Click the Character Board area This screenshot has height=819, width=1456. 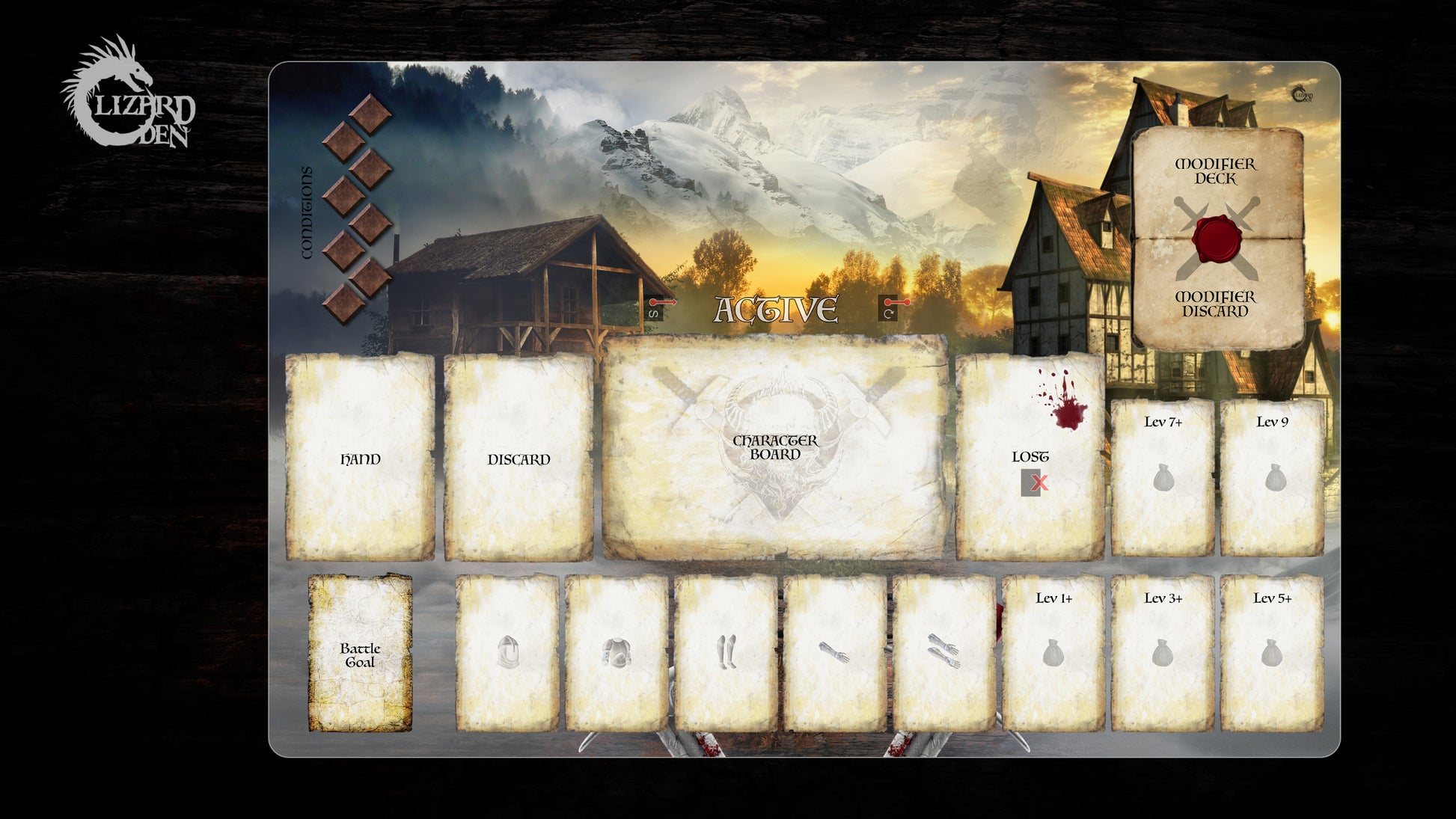[775, 447]
